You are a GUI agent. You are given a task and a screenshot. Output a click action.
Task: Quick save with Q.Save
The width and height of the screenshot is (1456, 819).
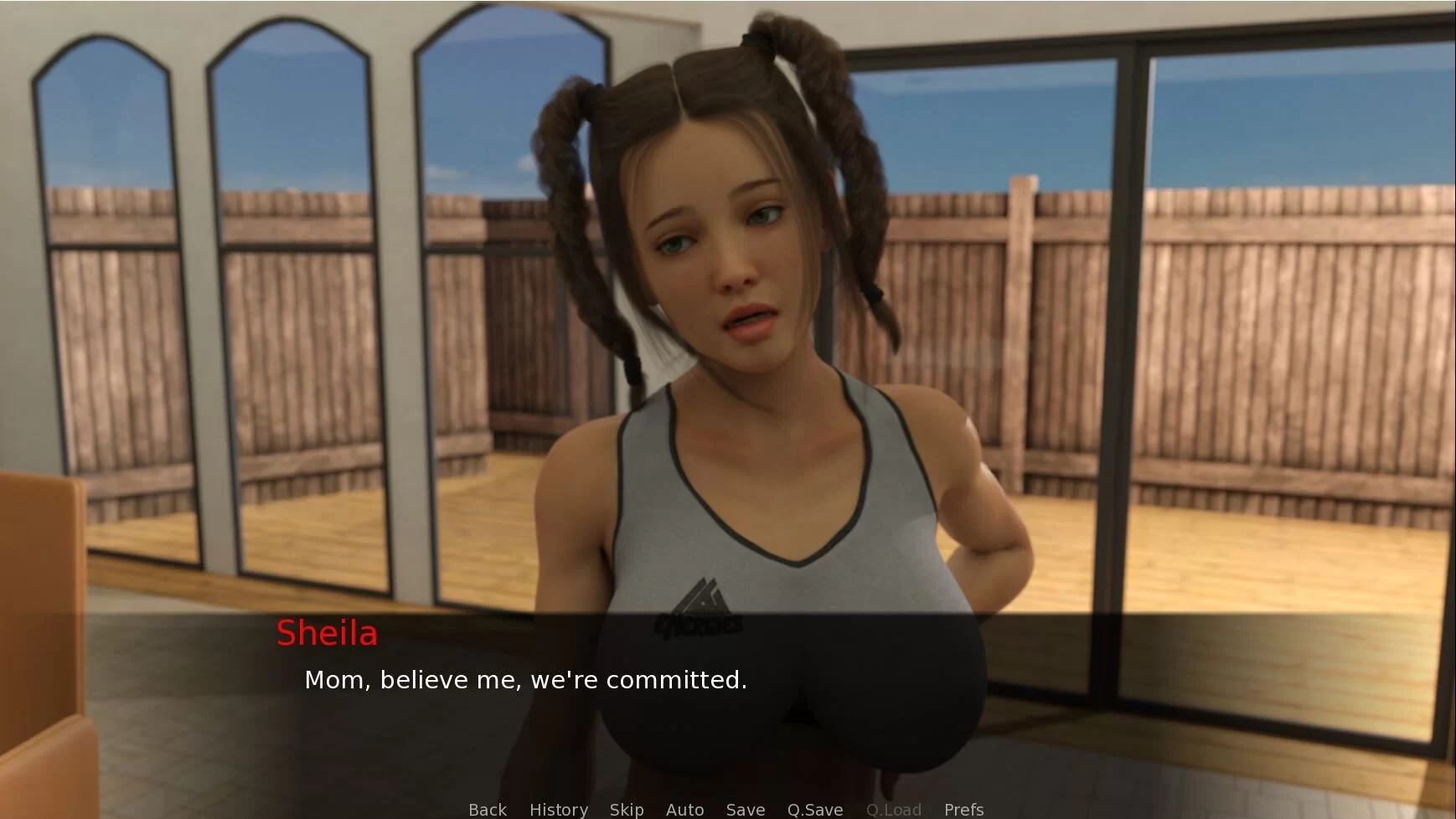814,810
